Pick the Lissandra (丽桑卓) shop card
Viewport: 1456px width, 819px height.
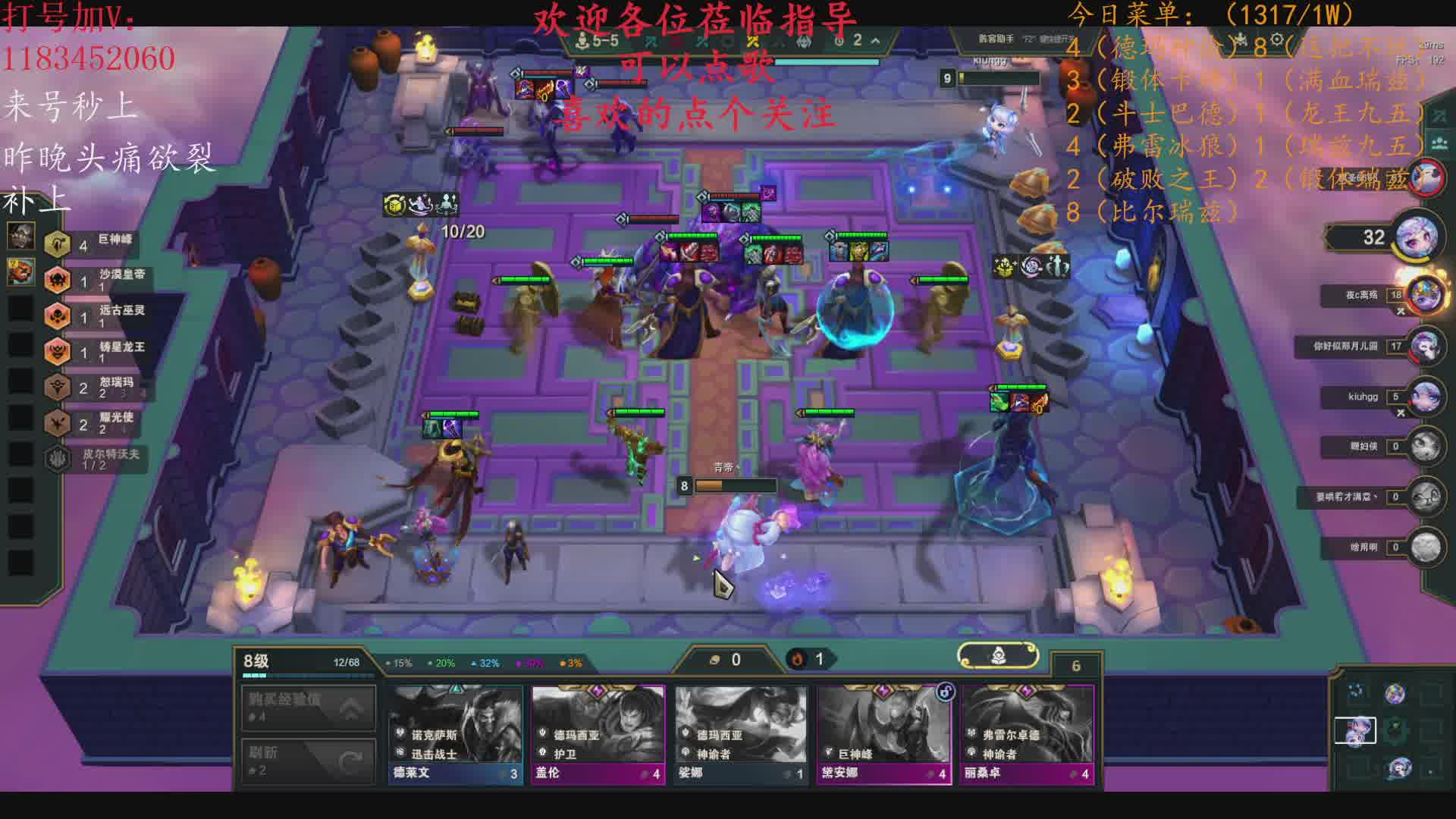click(x=1027, y=733)
